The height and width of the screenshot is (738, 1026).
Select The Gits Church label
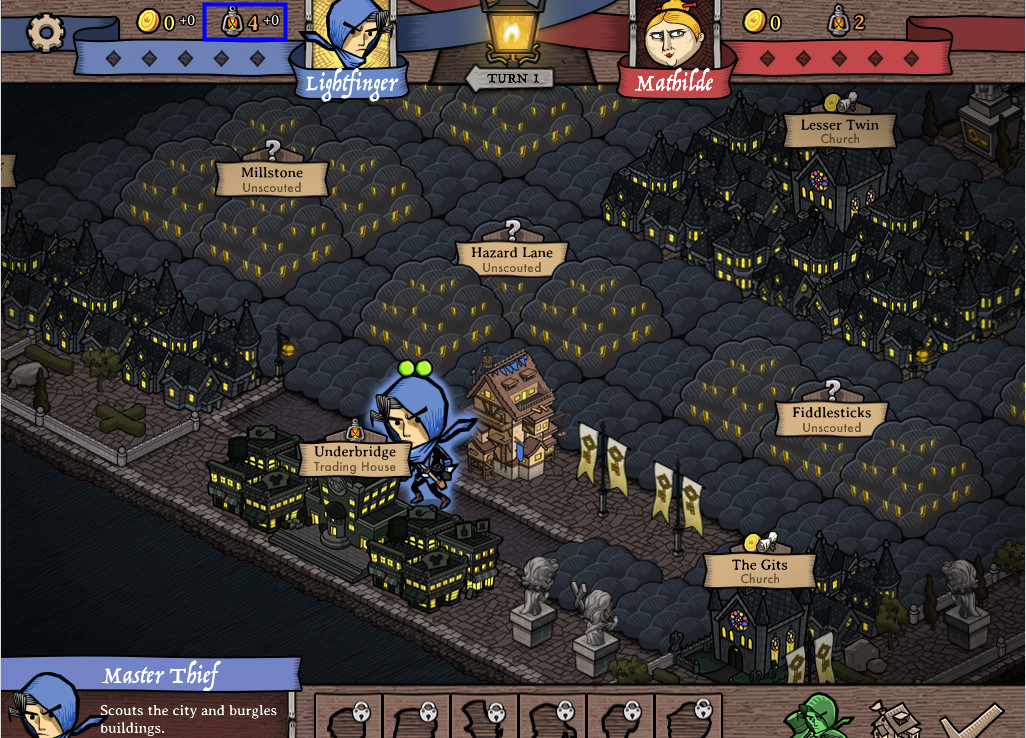[x=759, y=571]
